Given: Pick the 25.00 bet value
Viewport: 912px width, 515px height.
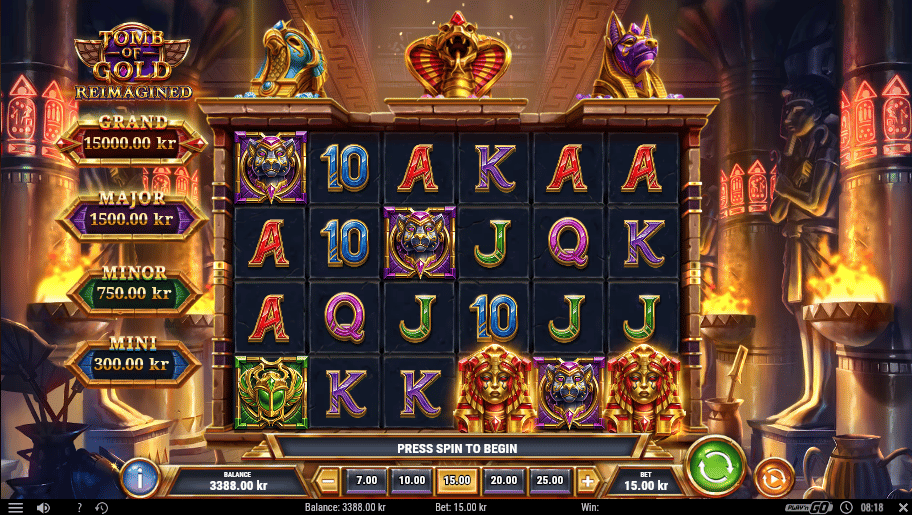Looking at the screenshot, I should (549, 481).
